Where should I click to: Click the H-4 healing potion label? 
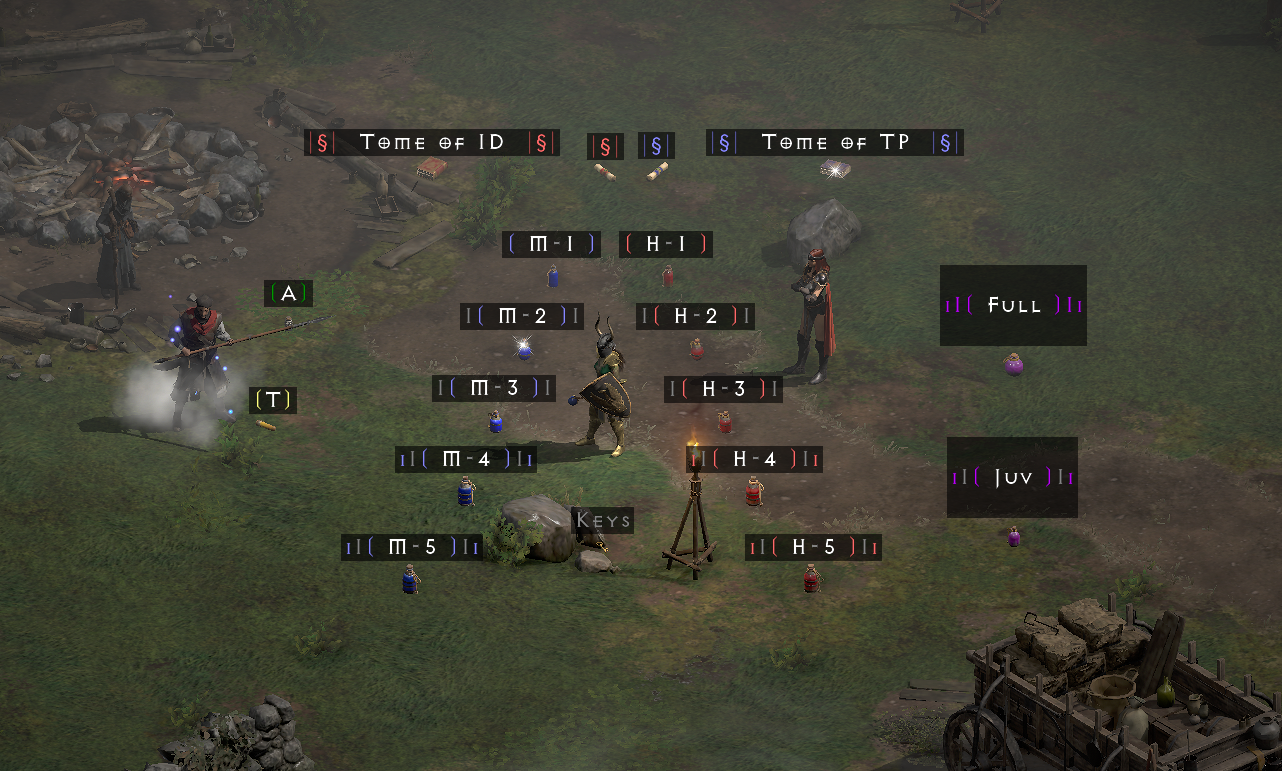pos(755,459)
